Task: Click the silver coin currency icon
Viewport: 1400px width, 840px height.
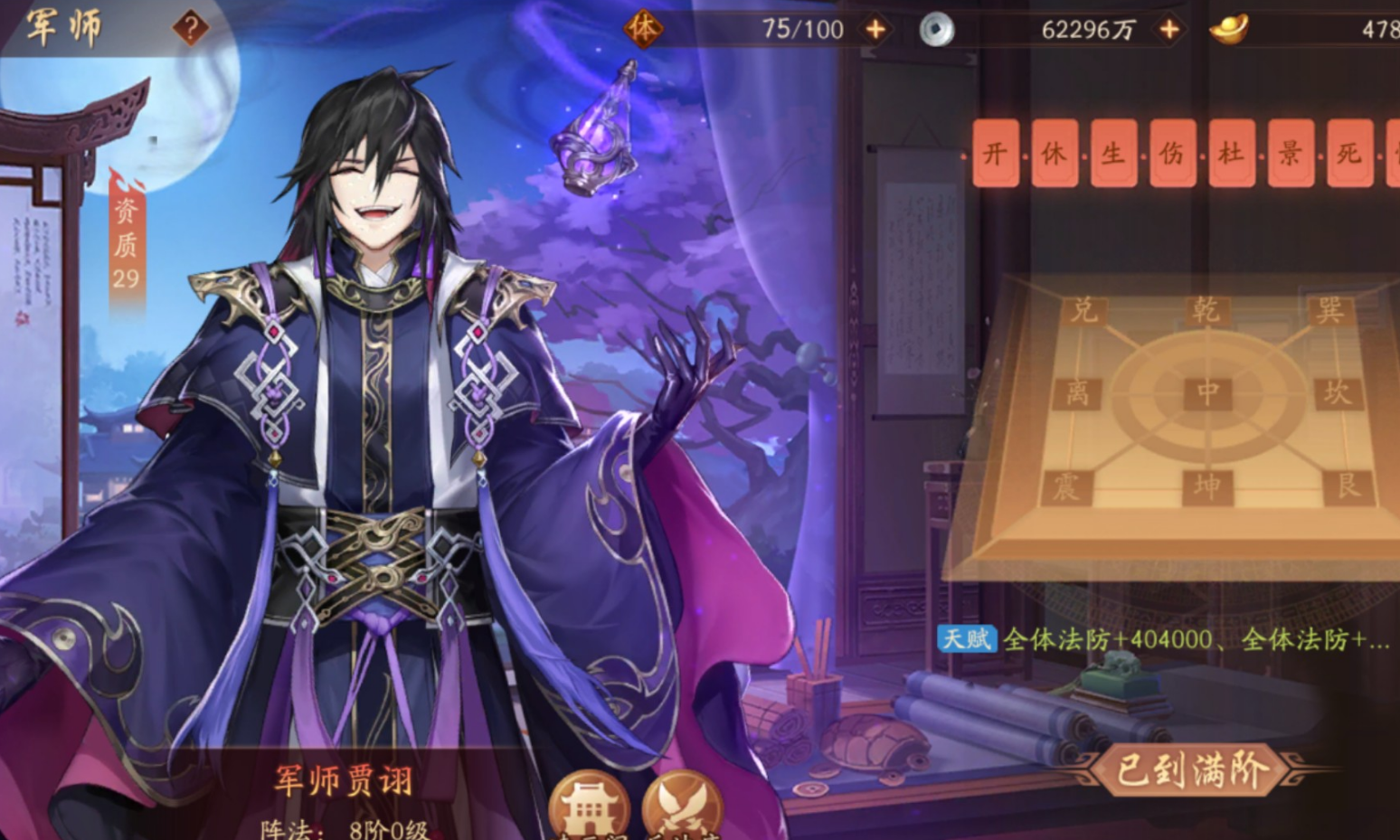Action: pos(937,27)
